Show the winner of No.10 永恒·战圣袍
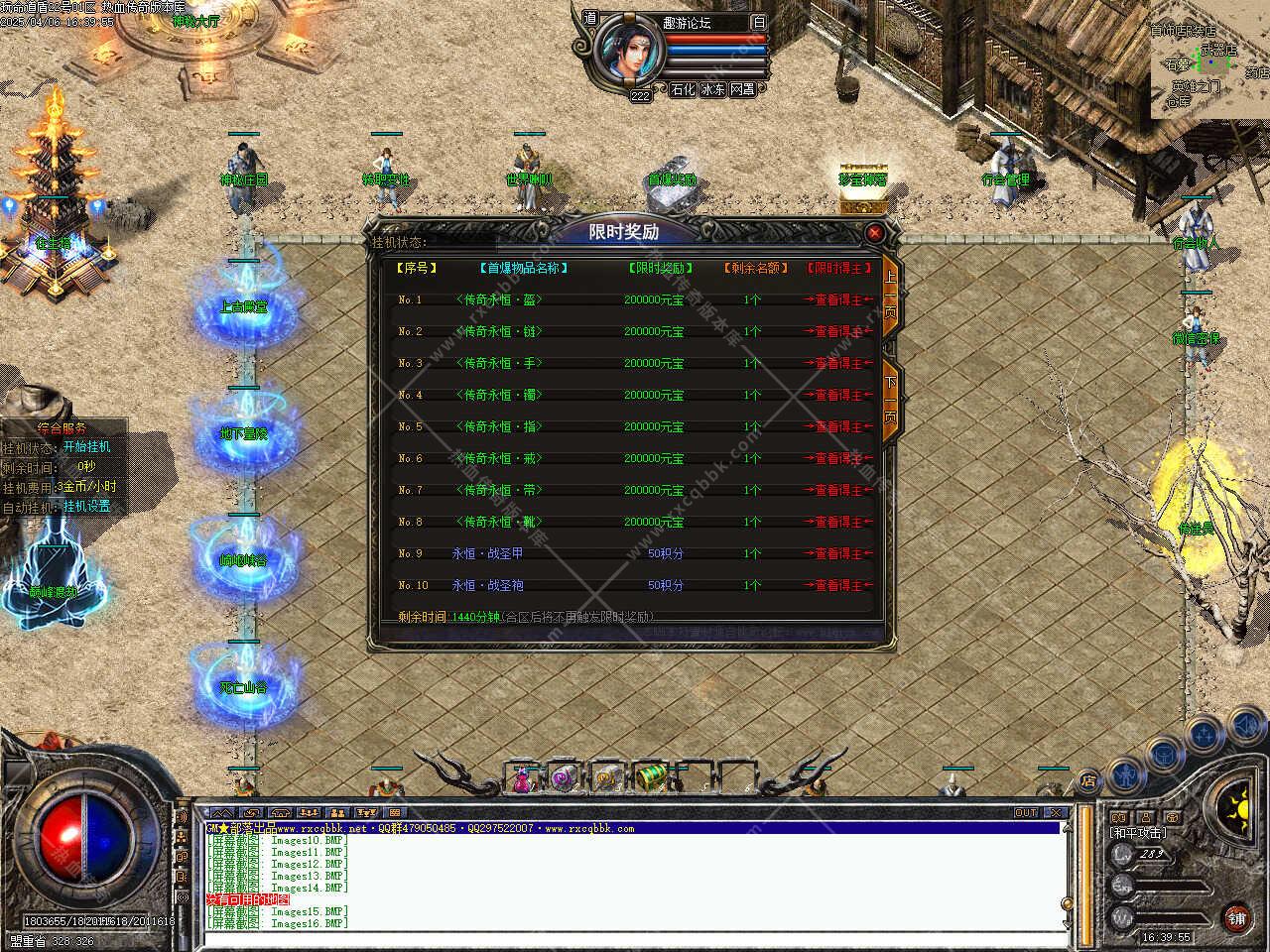This screenshot has width=1270, height=952. coord(838,585)
